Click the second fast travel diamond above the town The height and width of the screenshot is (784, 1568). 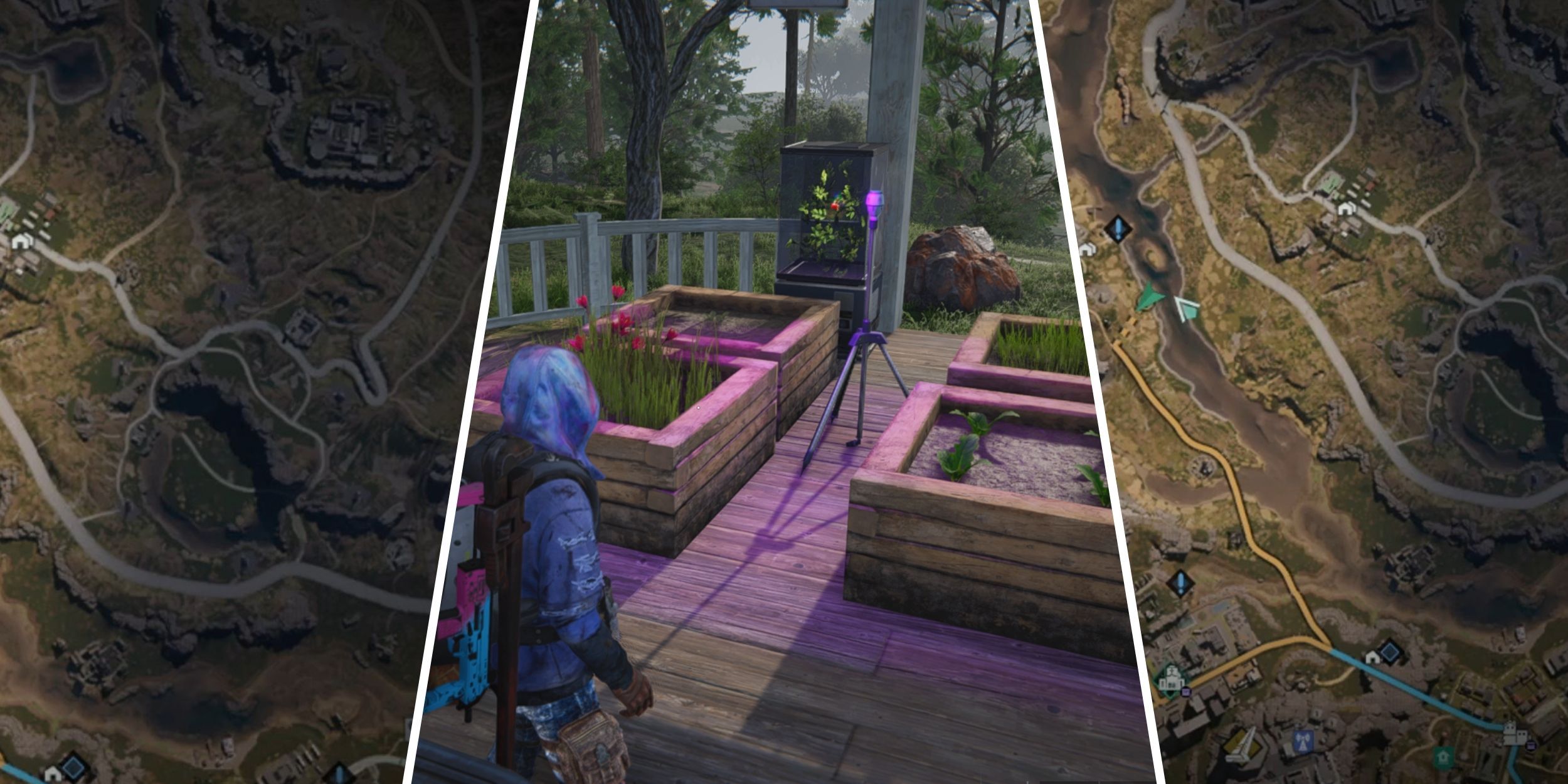coord(1181,582)
